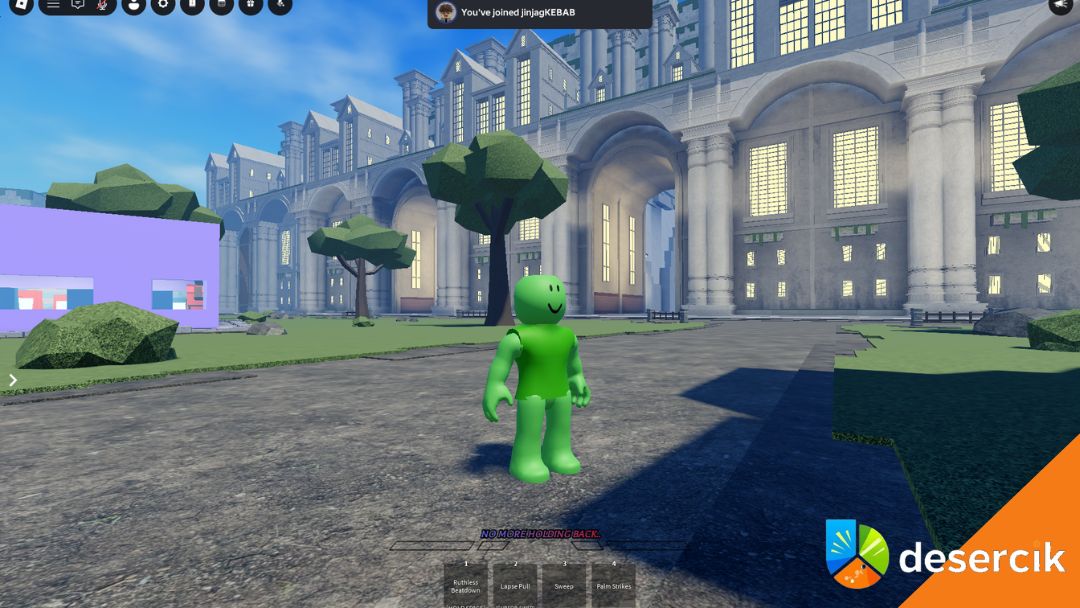Image resolution: width=1080 pixels, height=608 pixels.
Task: Click the megaphone icon in top-right corner
Action: click(1060, 5)
